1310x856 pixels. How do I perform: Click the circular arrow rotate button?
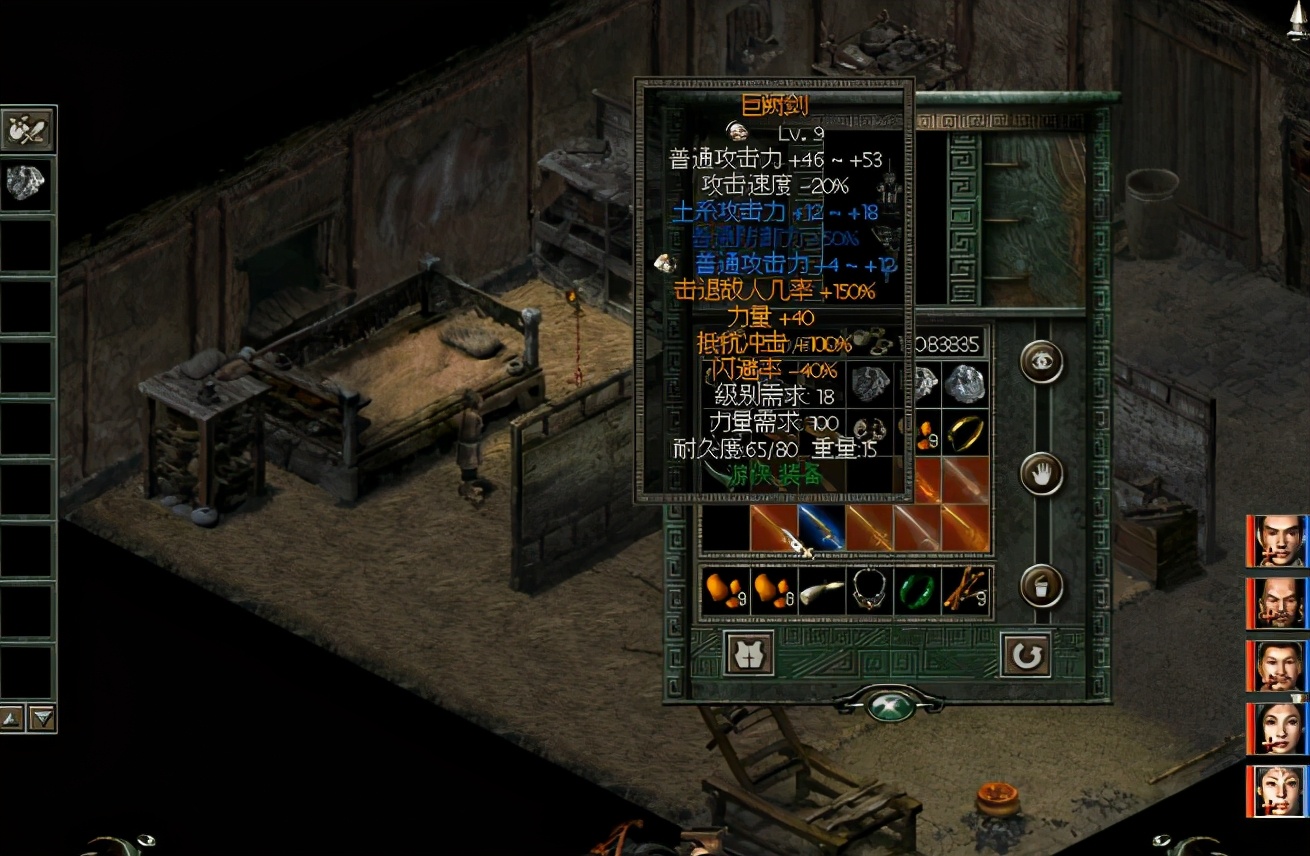point(1025,655)
